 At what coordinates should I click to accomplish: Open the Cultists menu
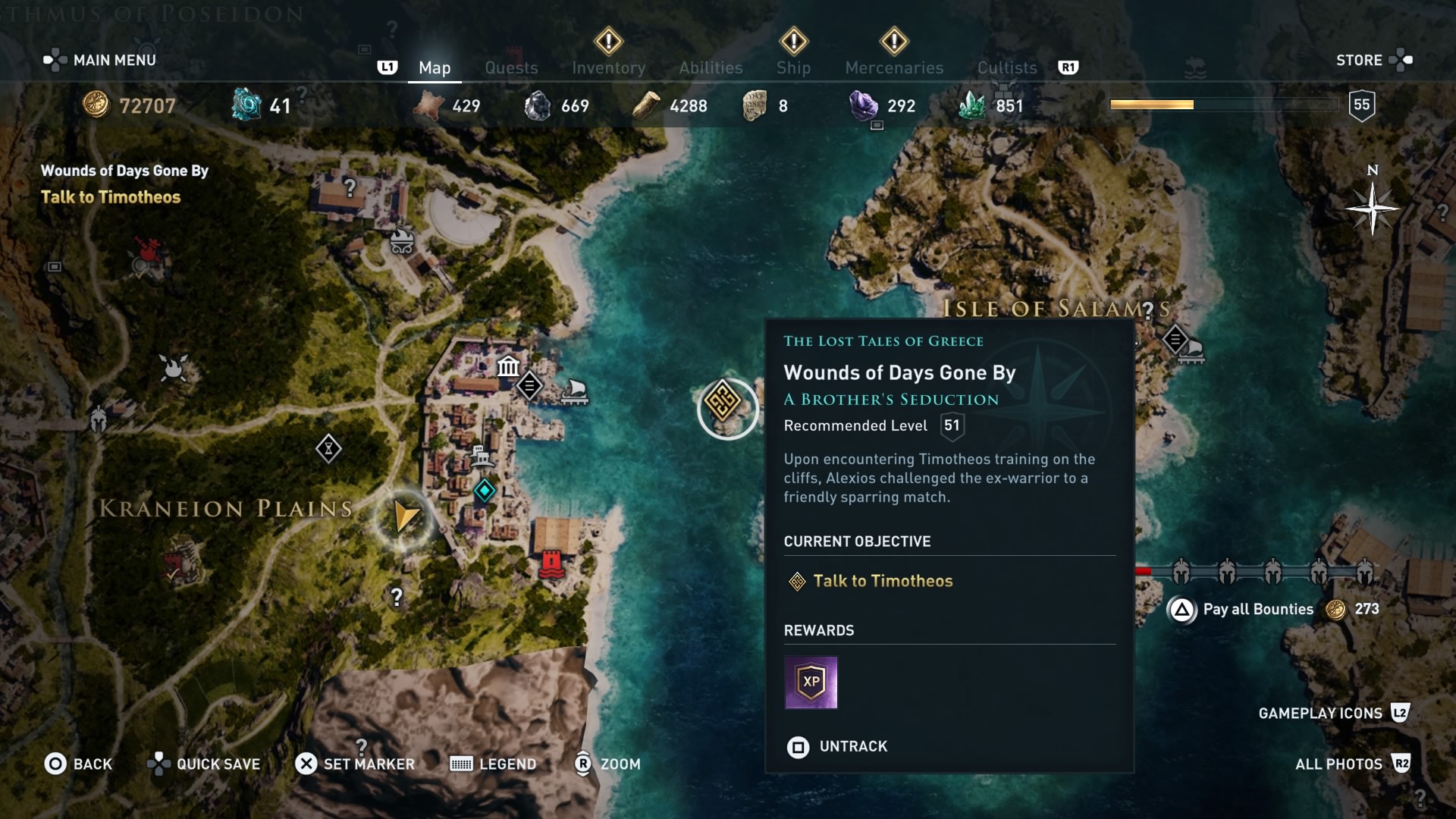tap(1006, 67)
